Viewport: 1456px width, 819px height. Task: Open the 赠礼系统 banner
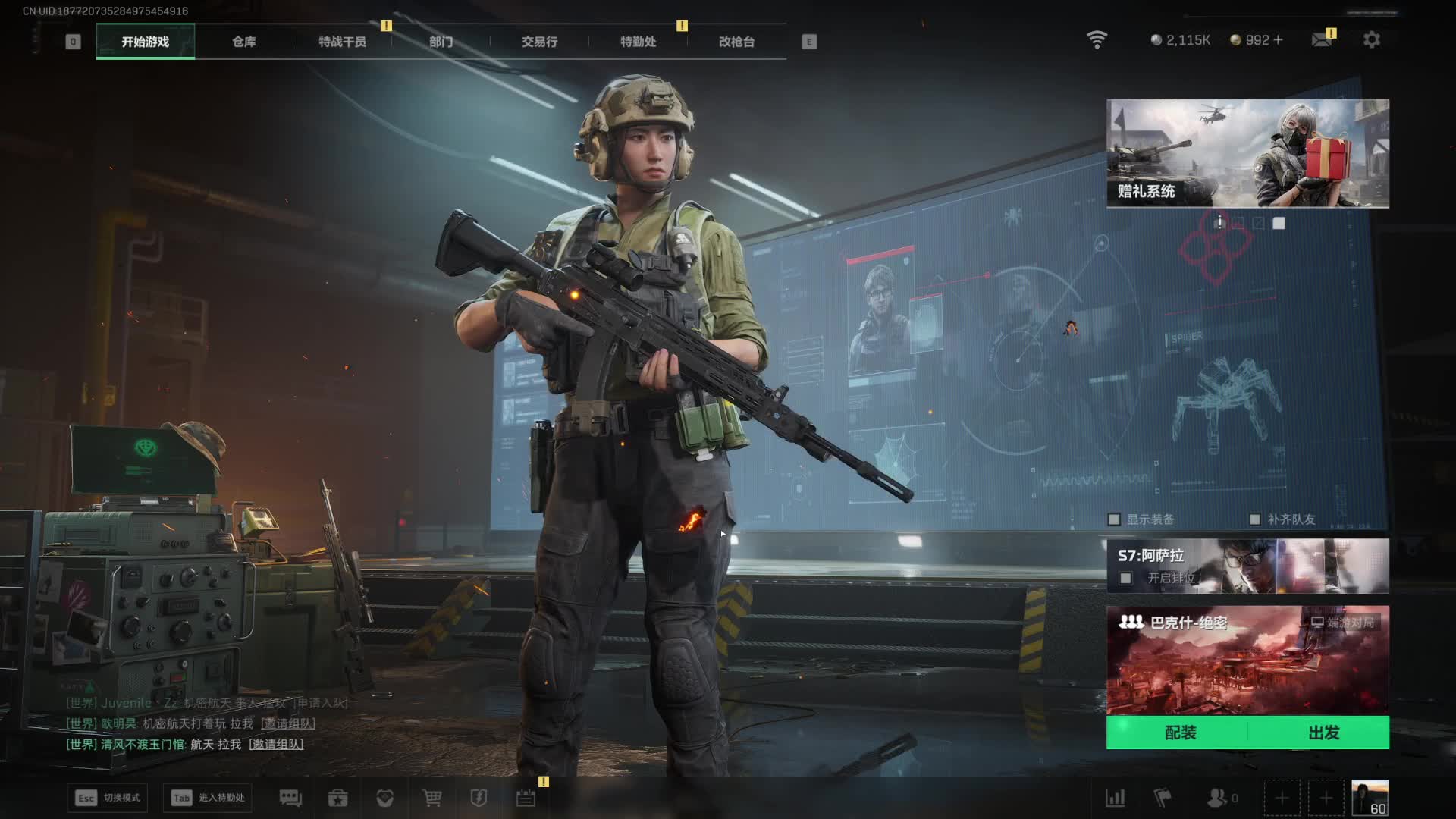(1247, 153)
